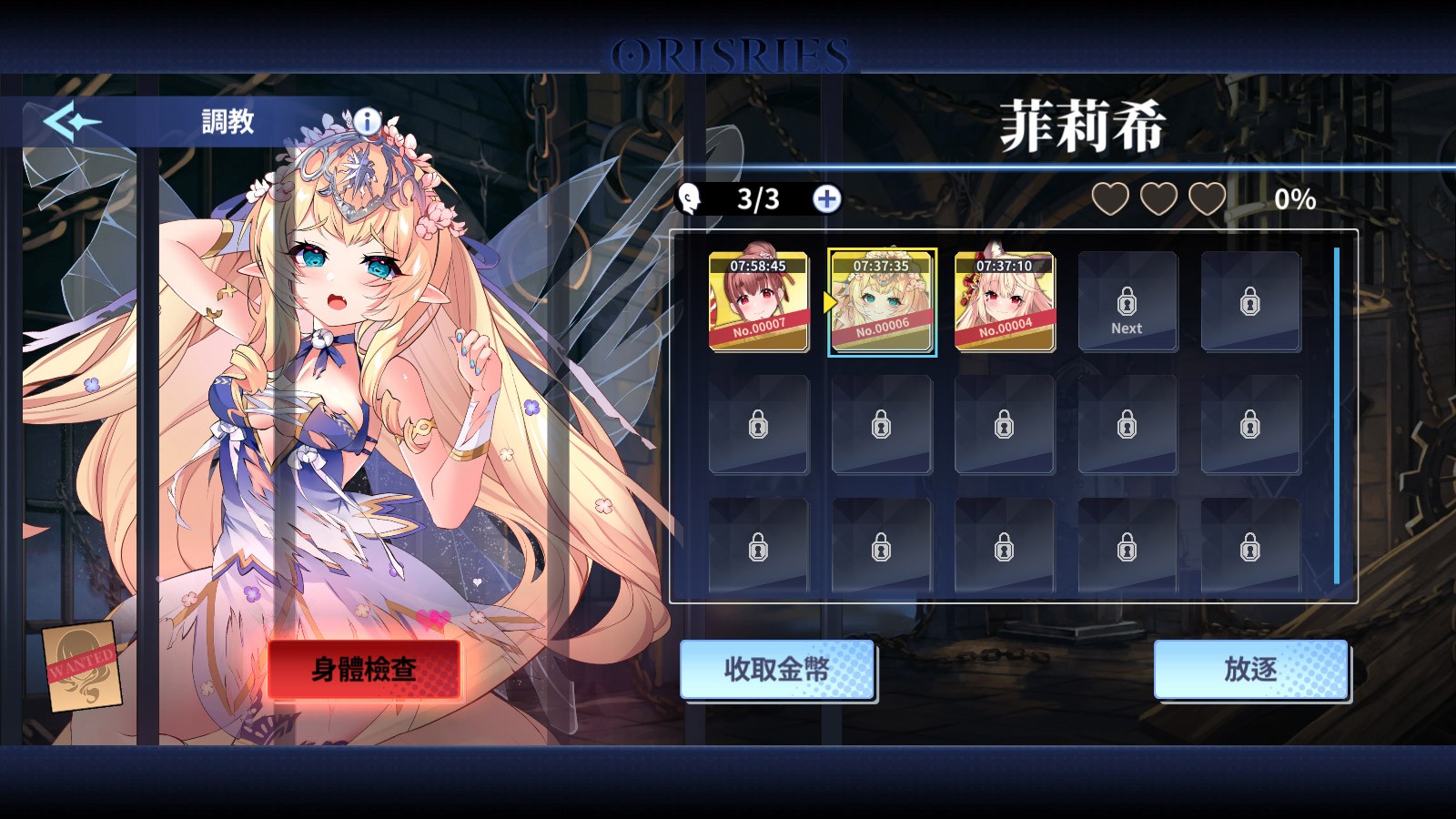
Task: Go back with the arrow button
Action: [71, 121]
